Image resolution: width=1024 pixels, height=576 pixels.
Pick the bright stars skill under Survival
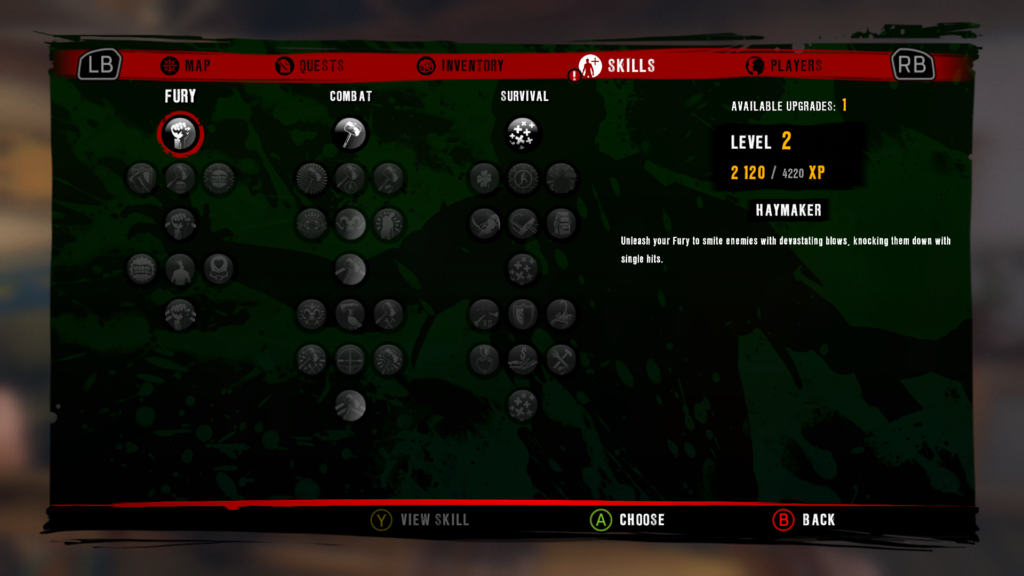523,133
